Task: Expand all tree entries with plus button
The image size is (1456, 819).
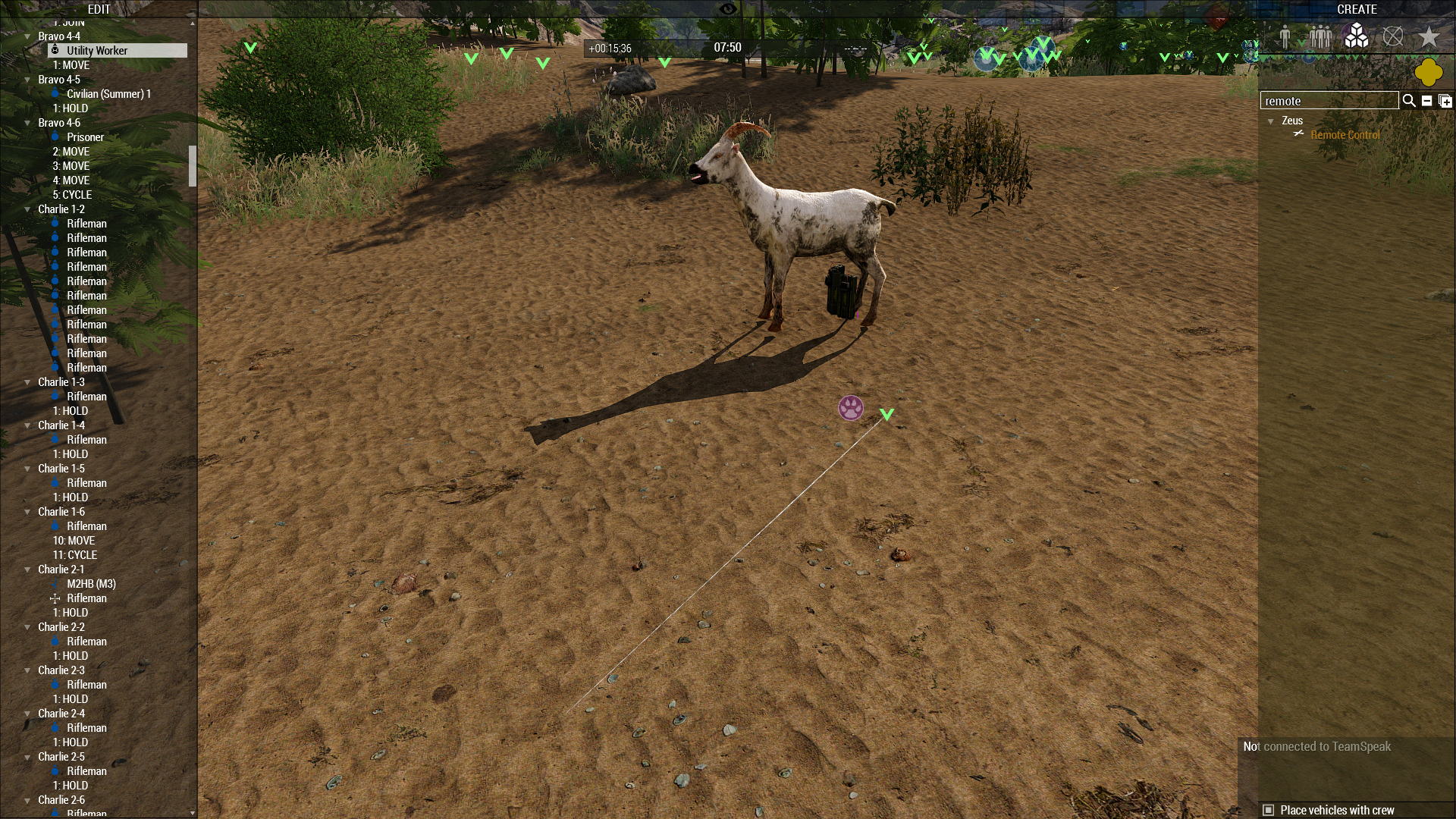Action: [x=1445, y=101]
